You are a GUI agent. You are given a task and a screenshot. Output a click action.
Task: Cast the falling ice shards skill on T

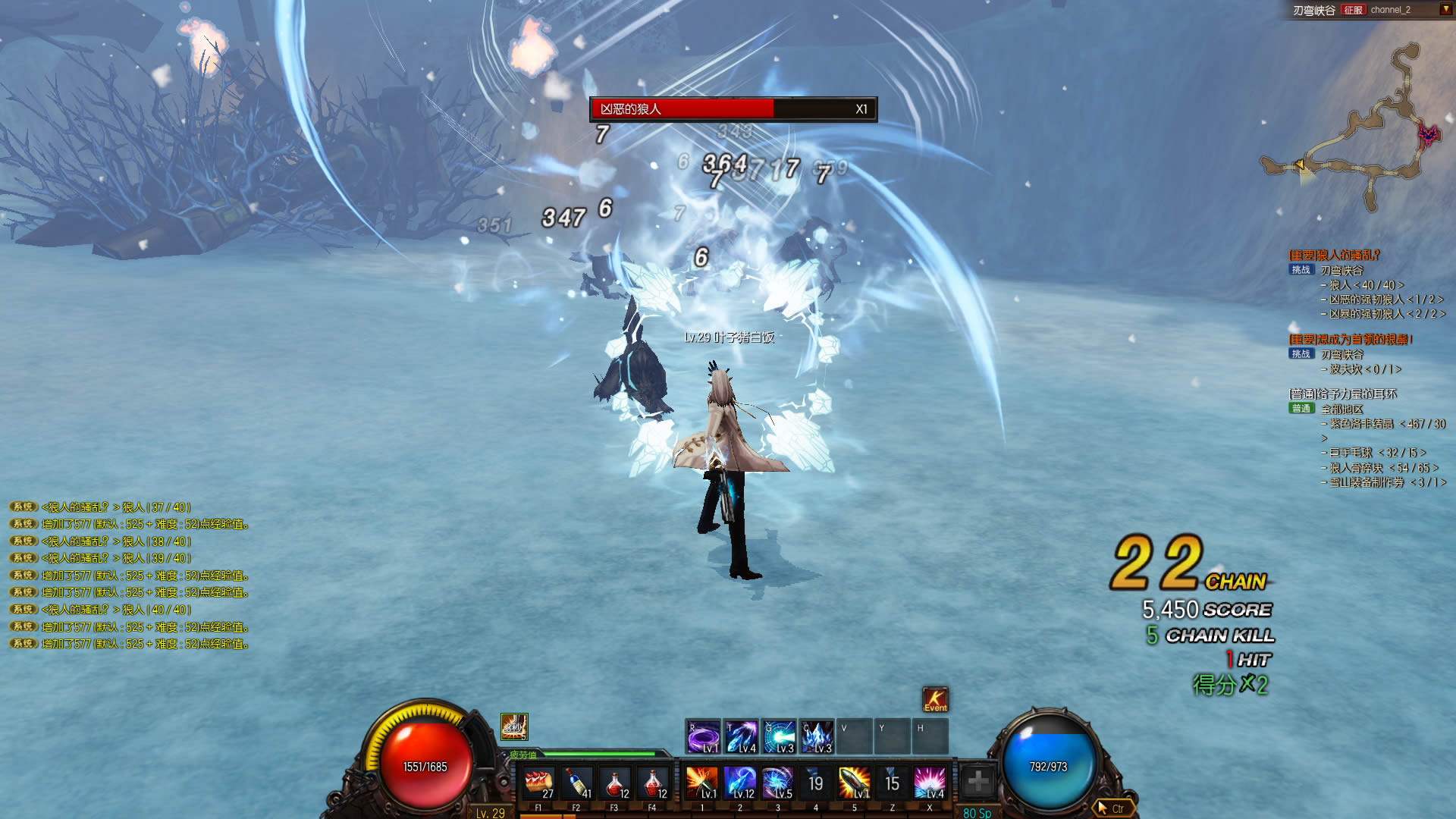tap(741, 736)
